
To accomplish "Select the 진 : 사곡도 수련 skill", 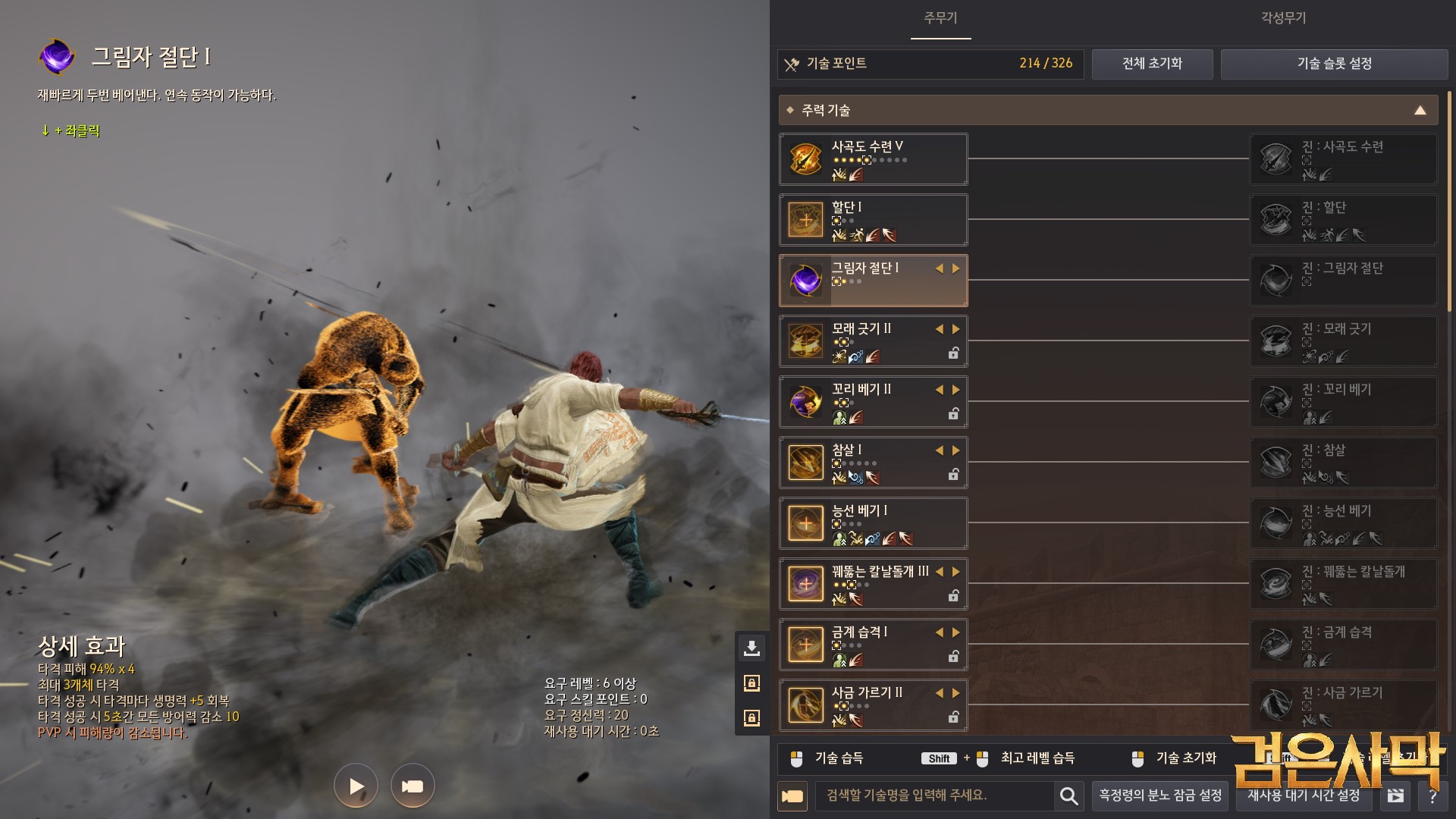I will [1343, 159].
